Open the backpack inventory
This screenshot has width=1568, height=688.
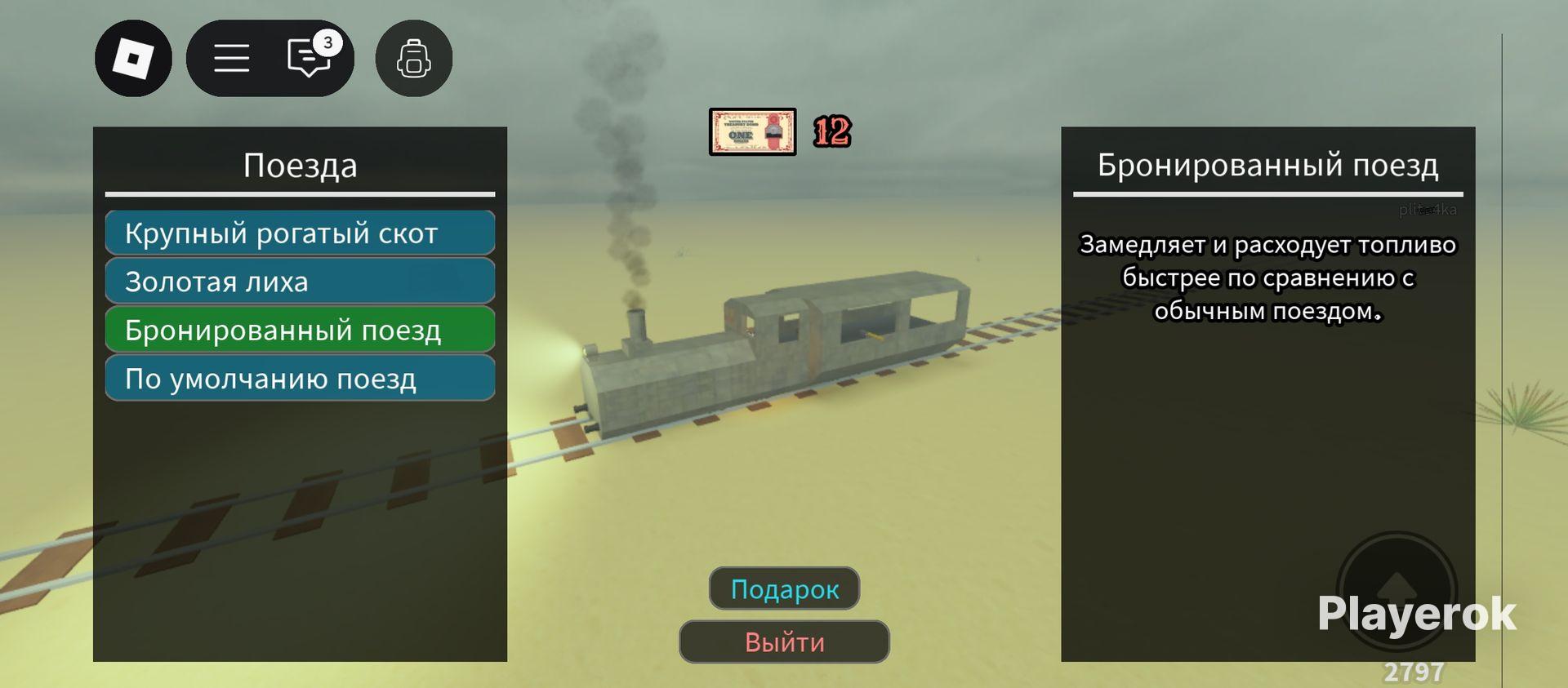(413, 59)
